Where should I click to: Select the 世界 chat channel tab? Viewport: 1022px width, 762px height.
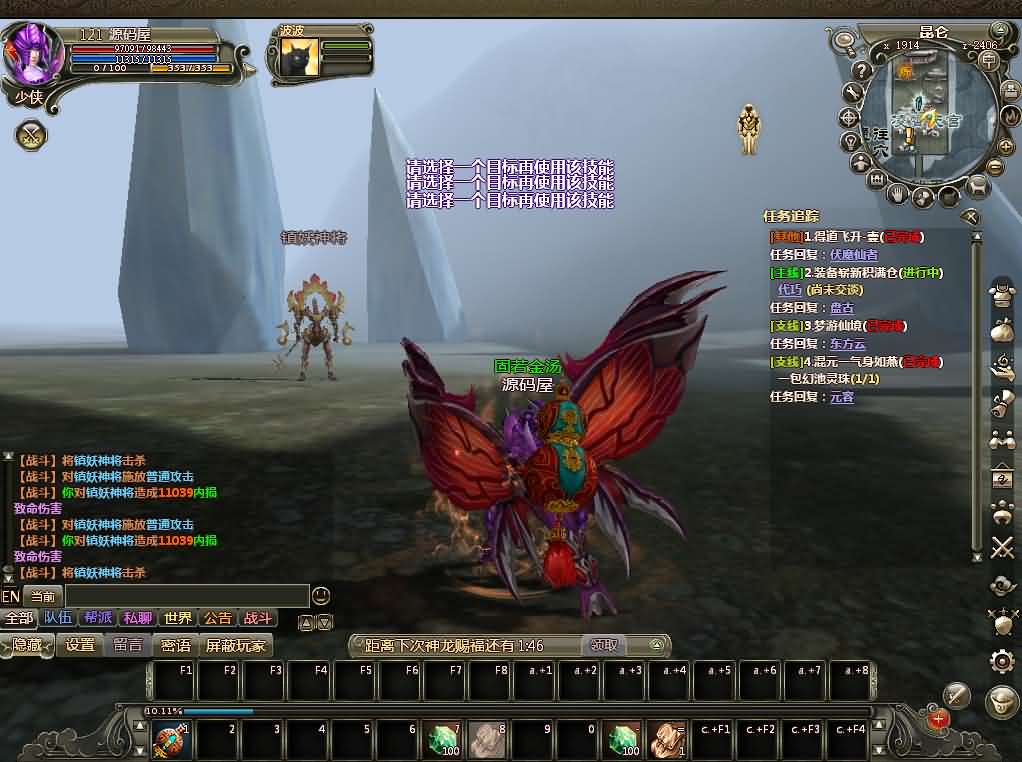pyautogui.click(x=177, y=618)
